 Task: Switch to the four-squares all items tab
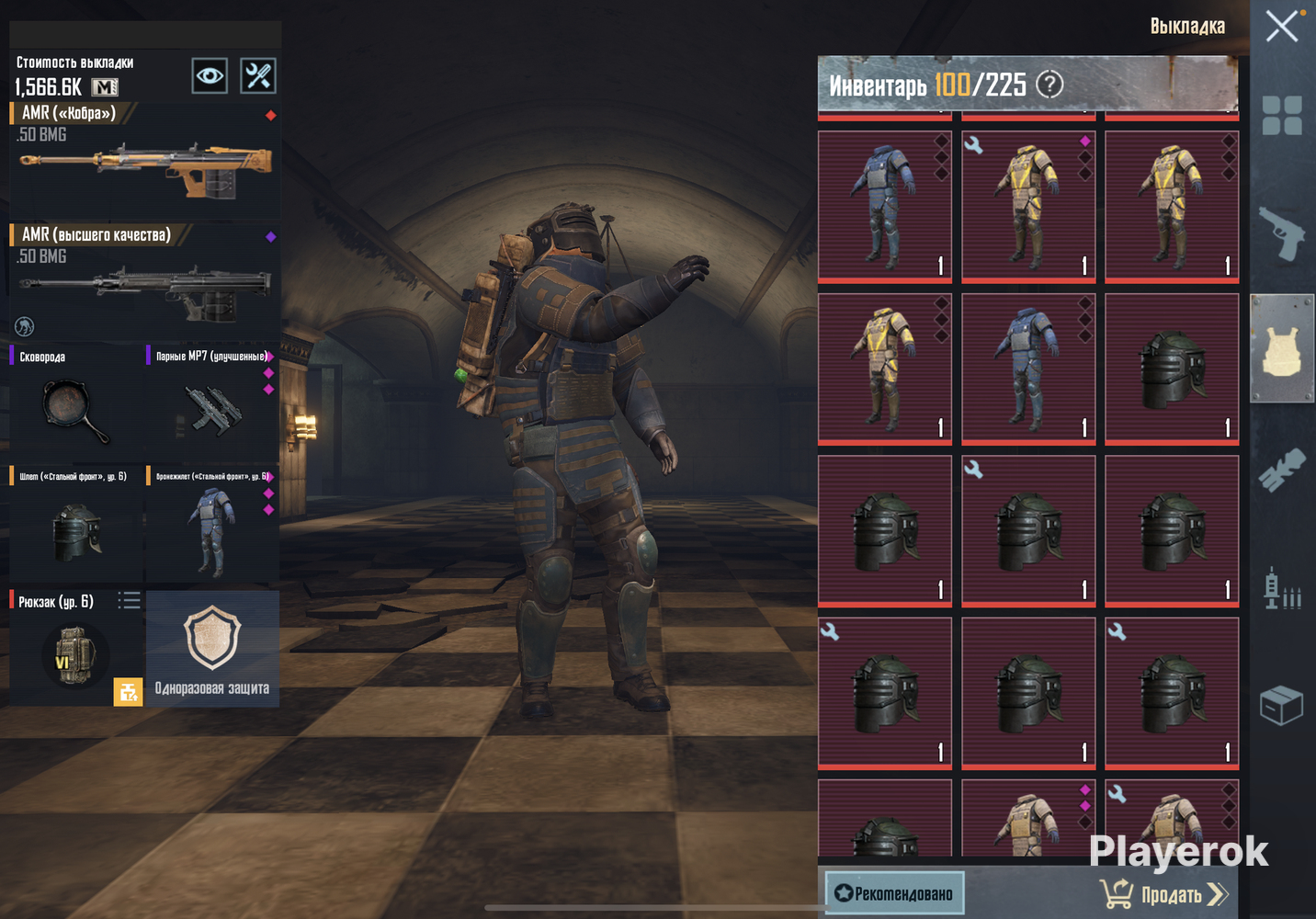click(x=1282, y=116)
